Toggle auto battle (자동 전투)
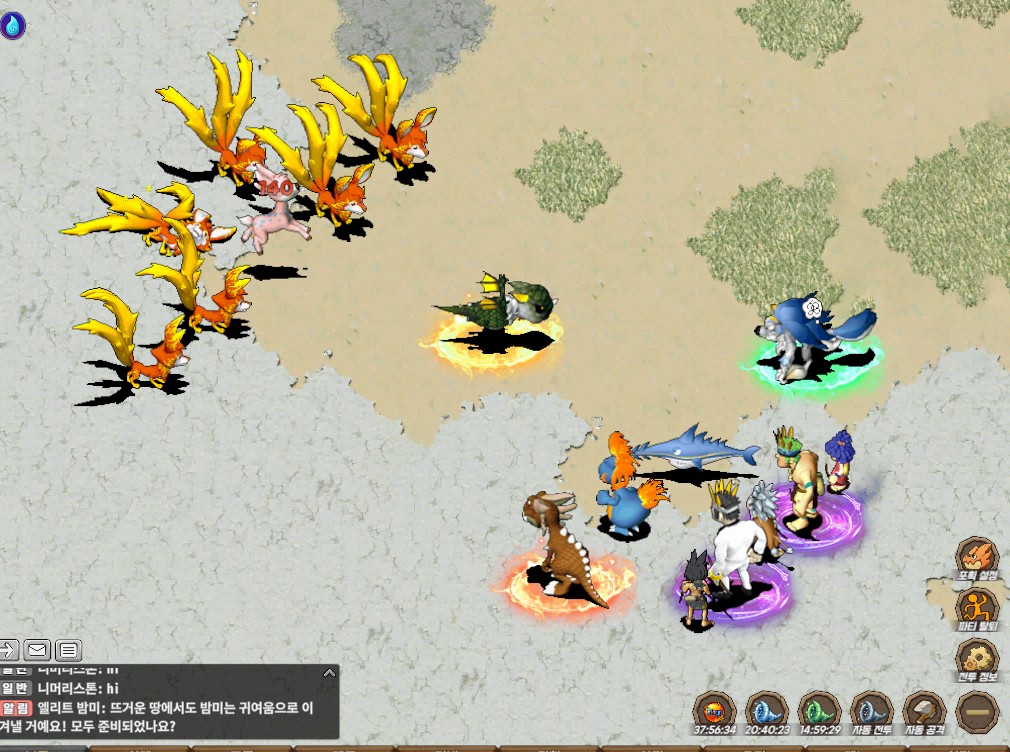1010x752 pixels. (871, 710)
